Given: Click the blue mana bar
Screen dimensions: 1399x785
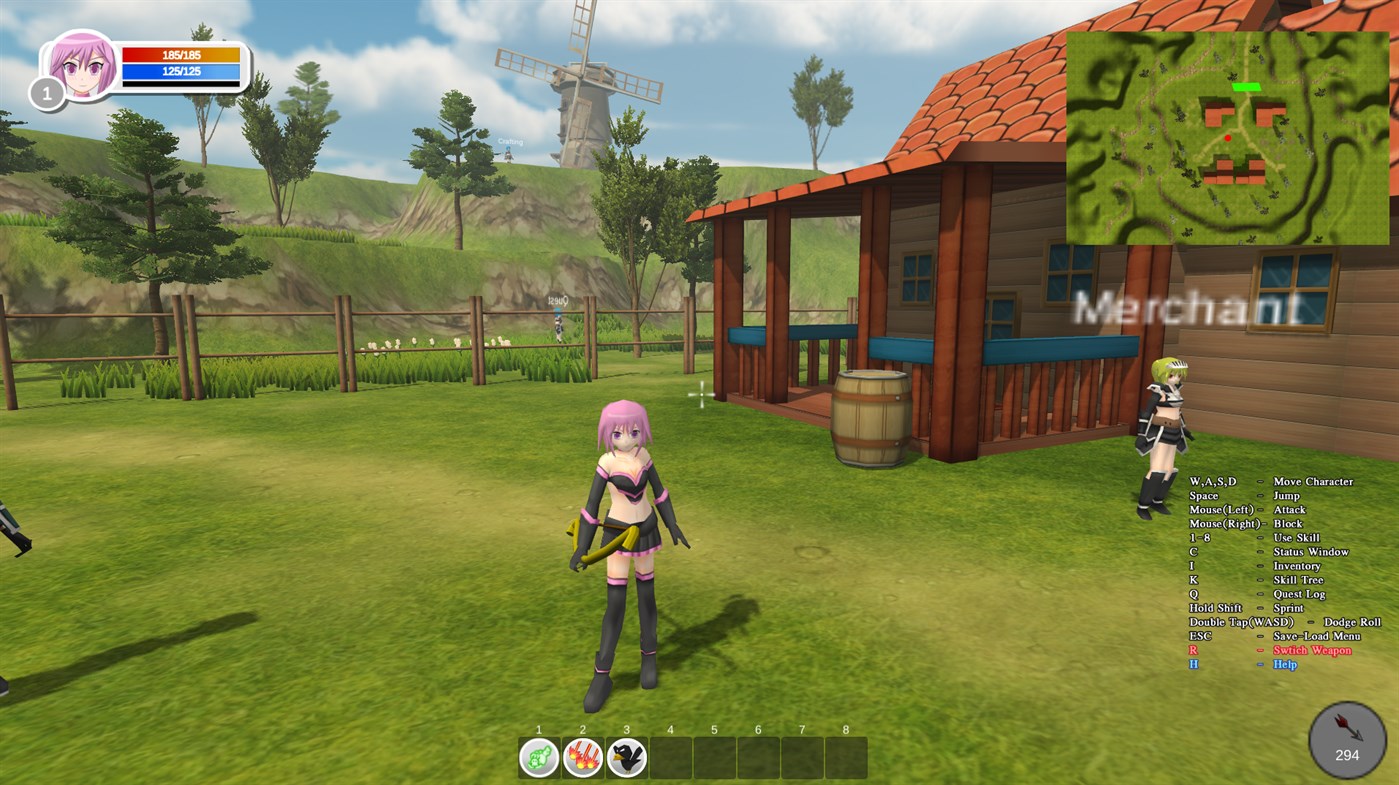Looking at the screenshot, I should coord(180,70).
